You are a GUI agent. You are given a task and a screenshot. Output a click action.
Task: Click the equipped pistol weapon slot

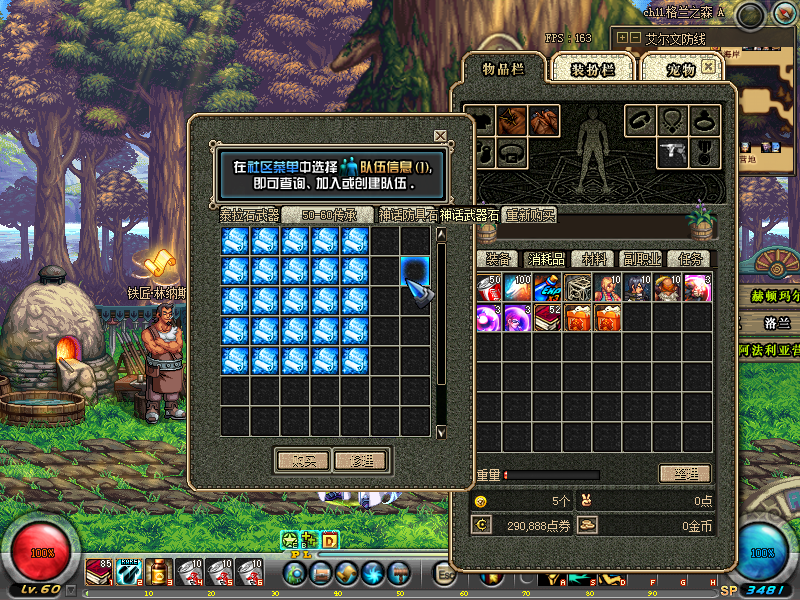[672, 152]
